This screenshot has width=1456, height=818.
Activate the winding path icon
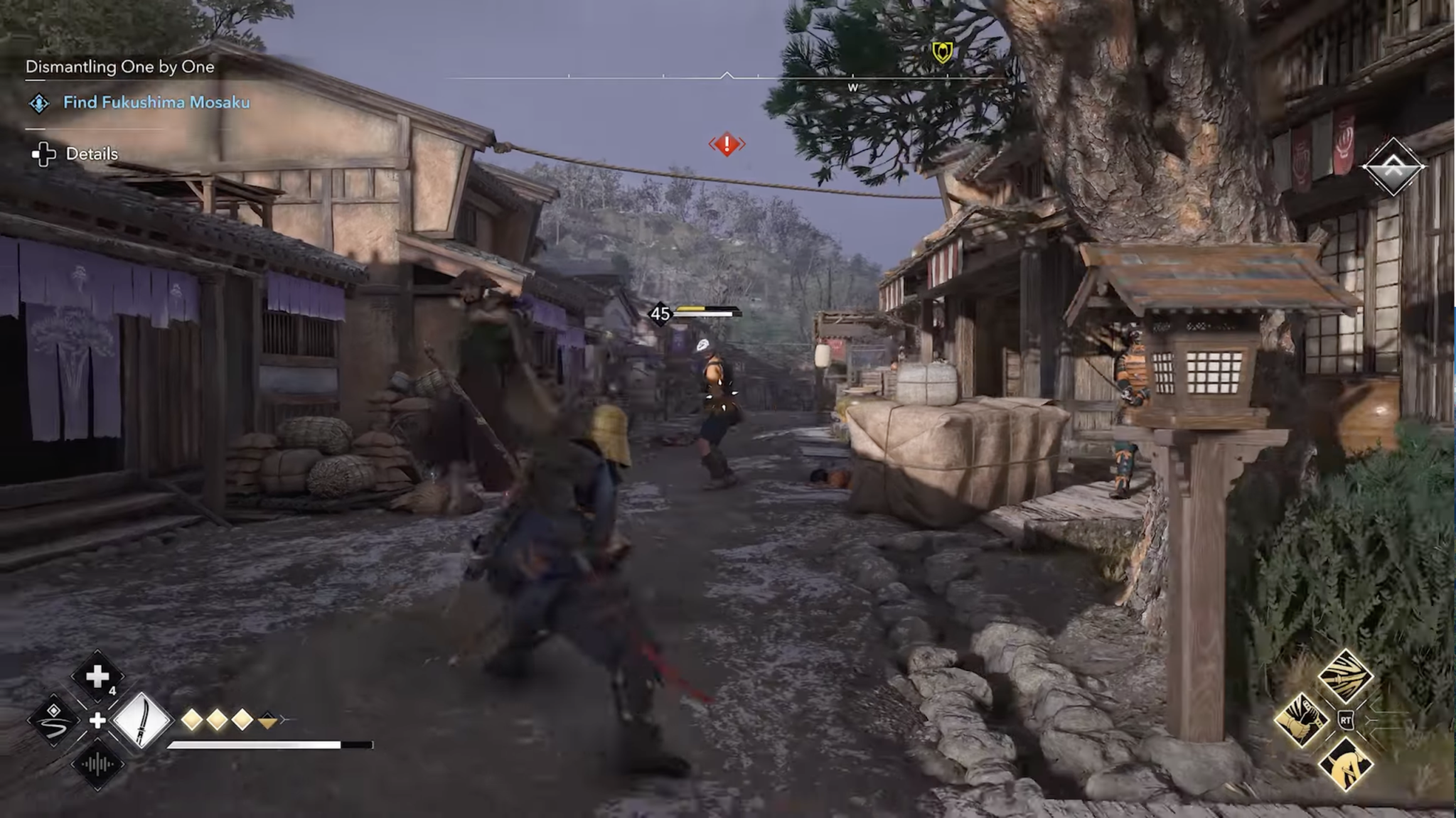coord(54,720)
